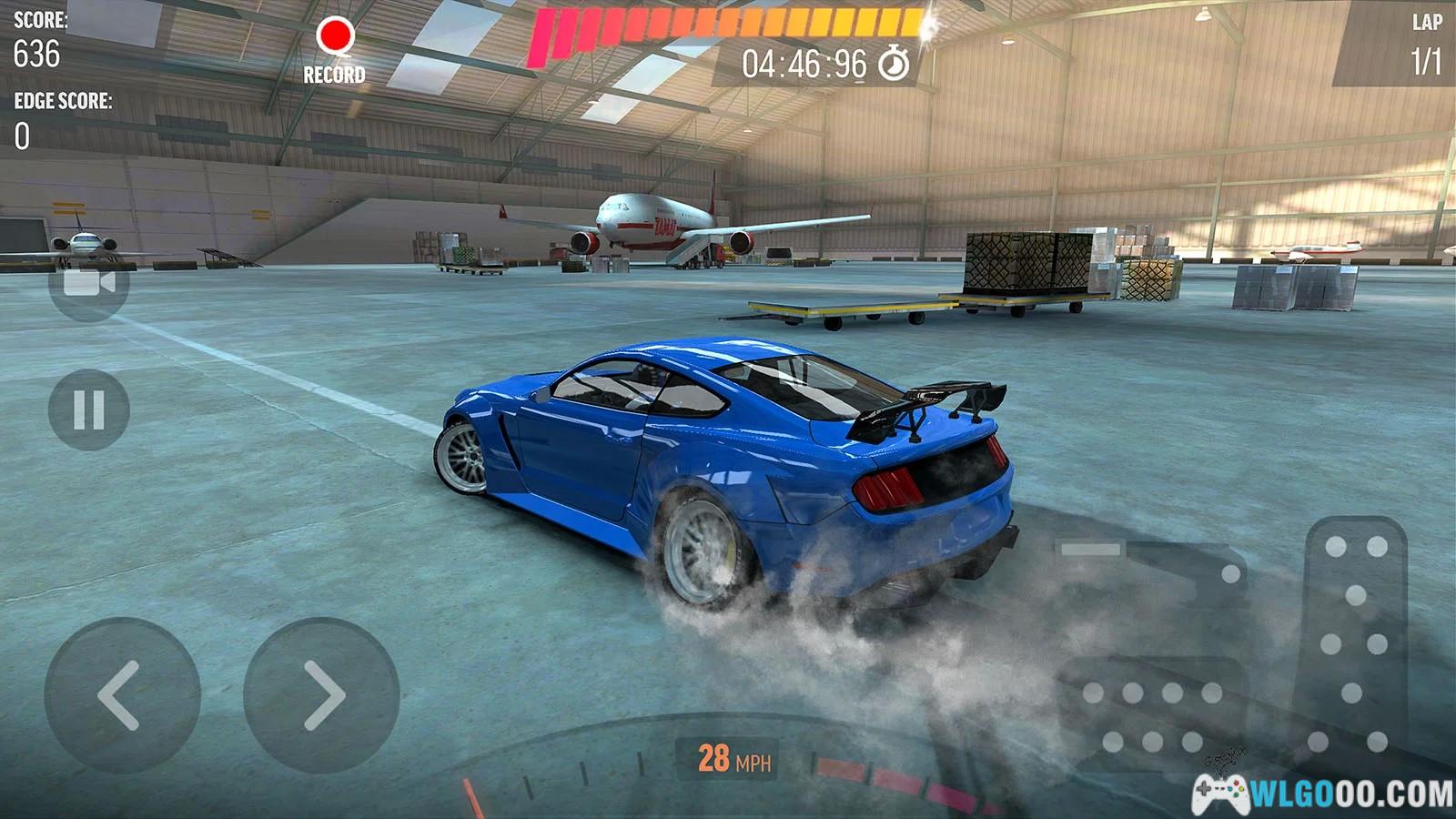
Task: Tap the tall gas pedal
Action: point(1356,637)
